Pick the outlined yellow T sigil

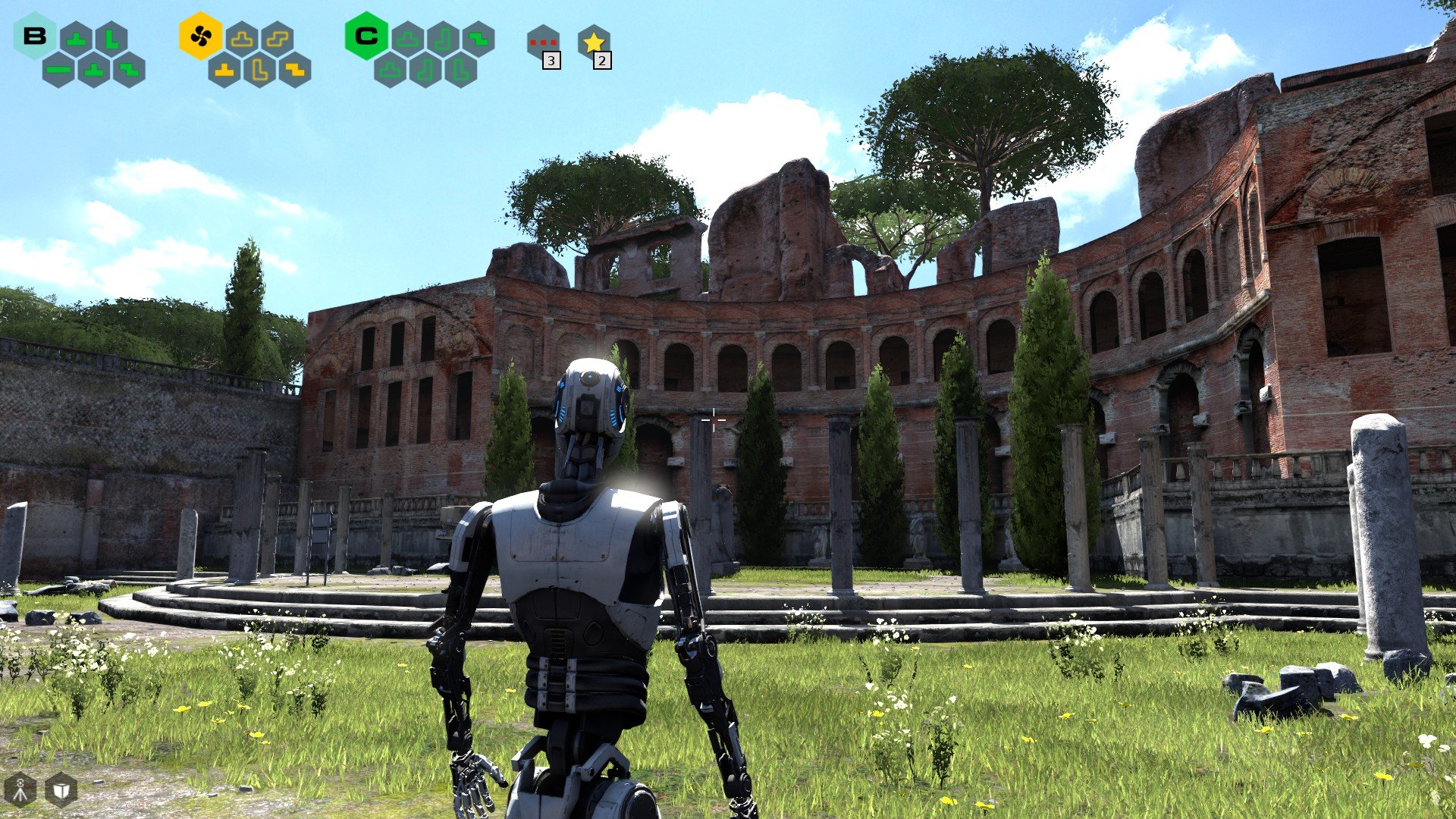242,39
